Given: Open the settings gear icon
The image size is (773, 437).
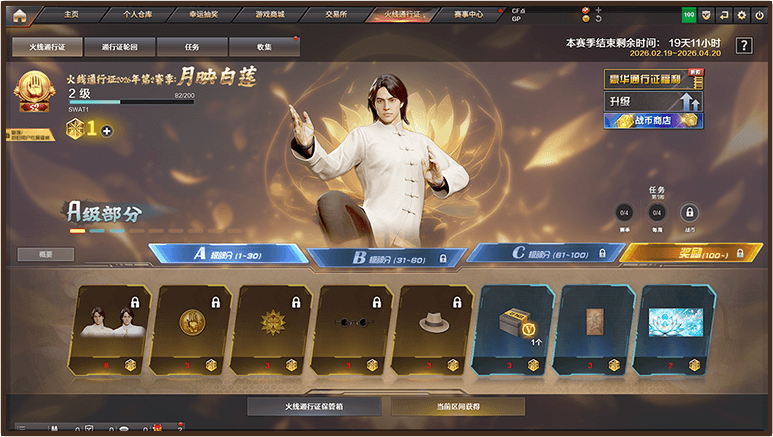Looking at the screenshot, I should tap(742, 15).
